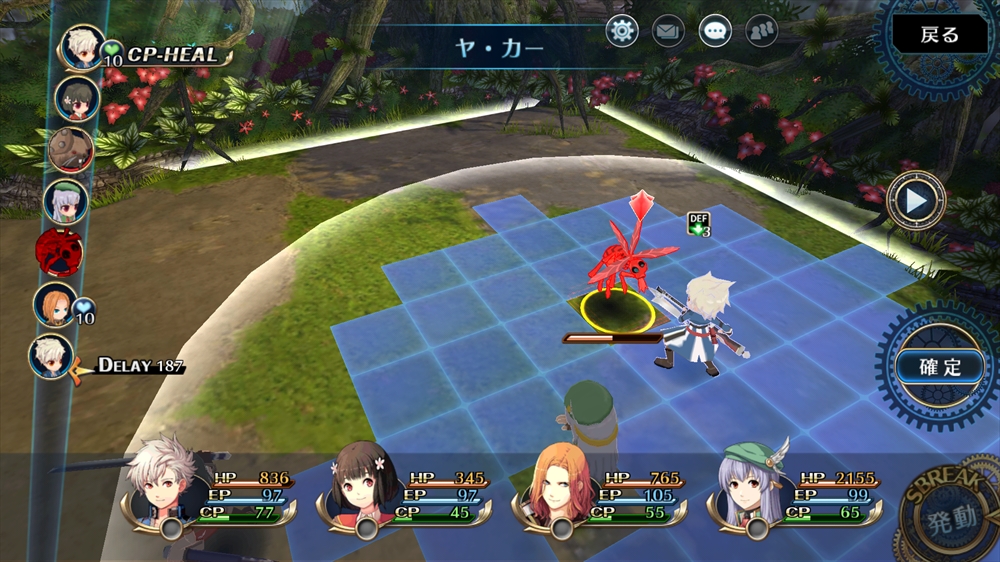The width and height of the screenshot is (1000, 562).
Task: Open the gear settings icon
Action: point(622,31)
